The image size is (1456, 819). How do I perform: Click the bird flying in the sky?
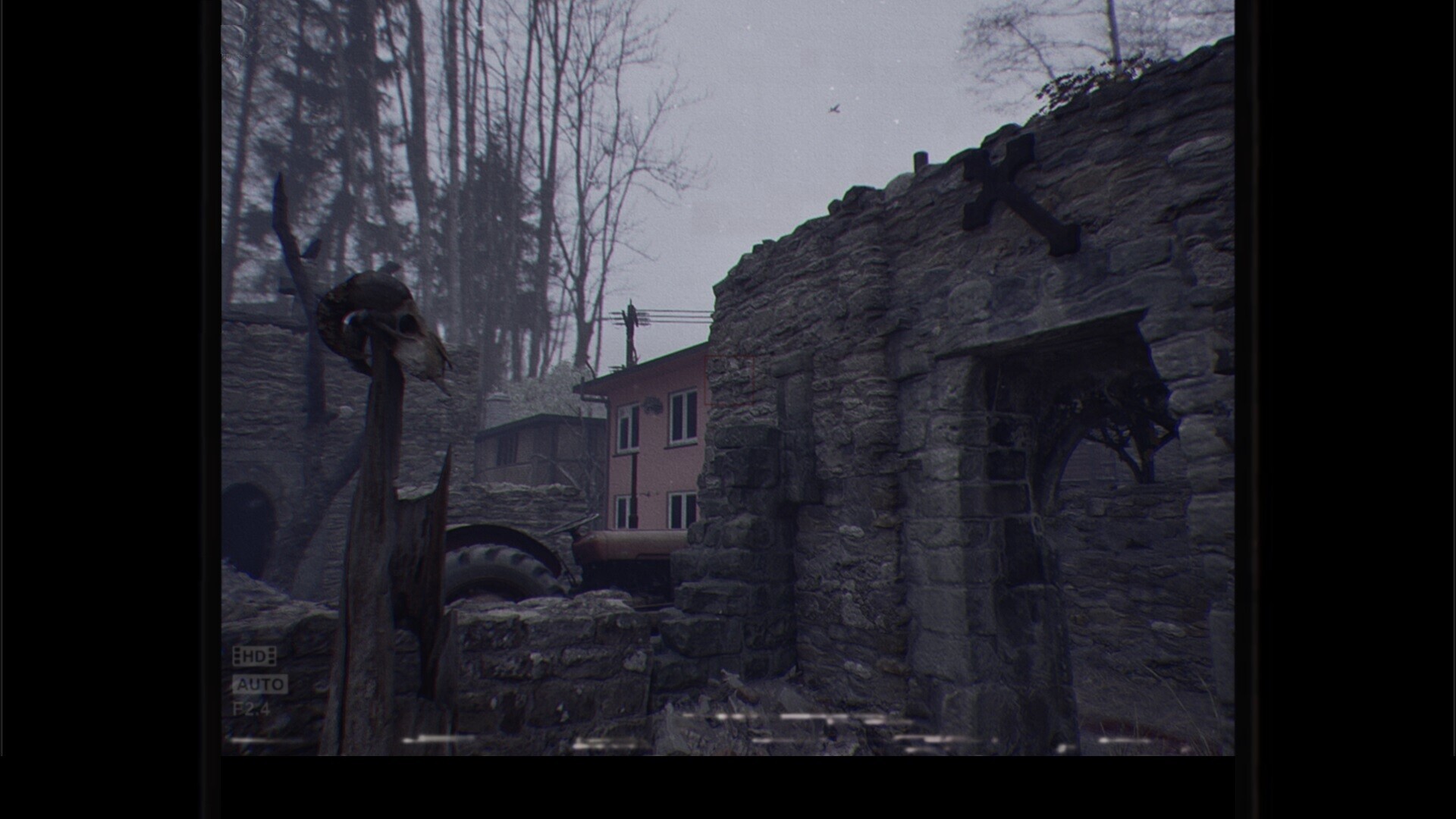point(834,107)
